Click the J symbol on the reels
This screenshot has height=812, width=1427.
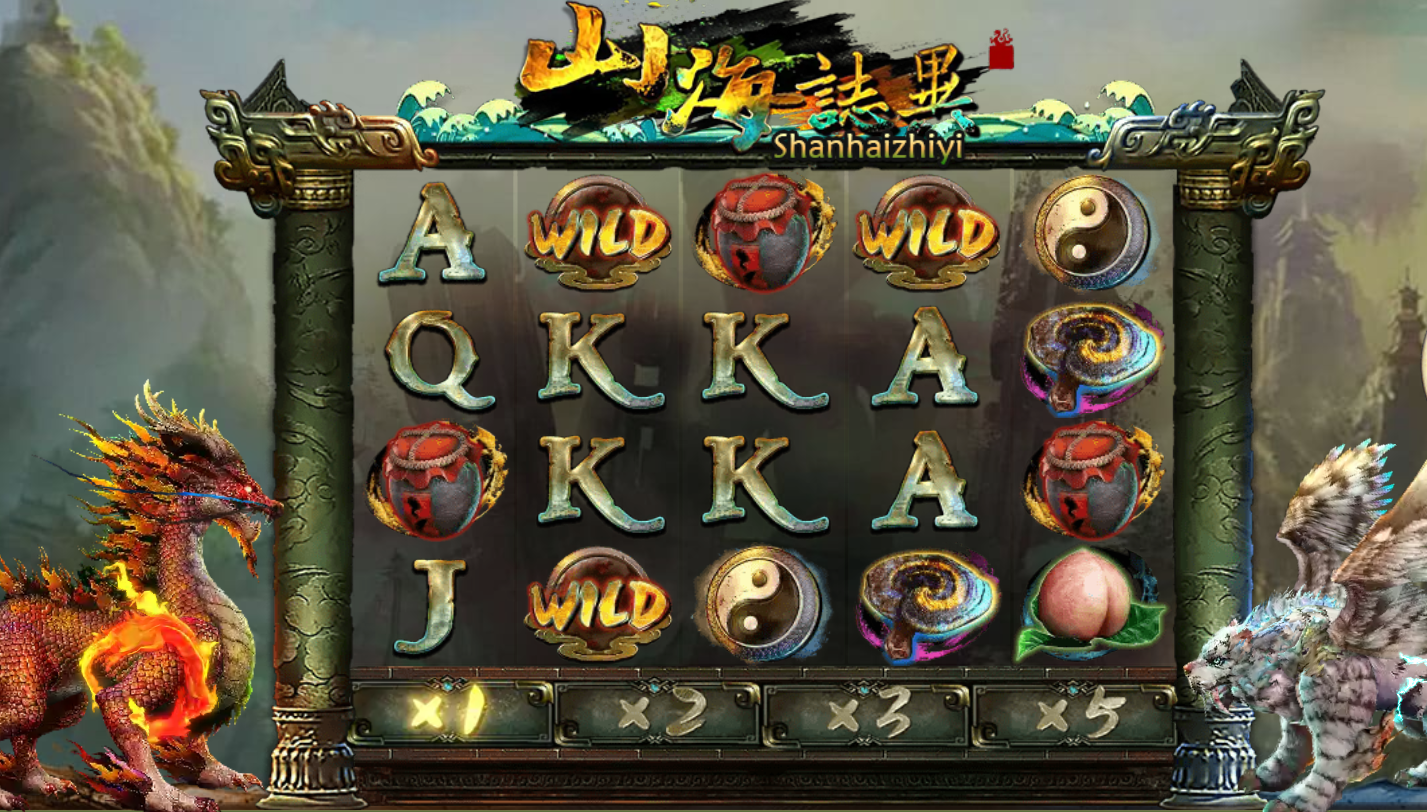[x=433, y=605]
